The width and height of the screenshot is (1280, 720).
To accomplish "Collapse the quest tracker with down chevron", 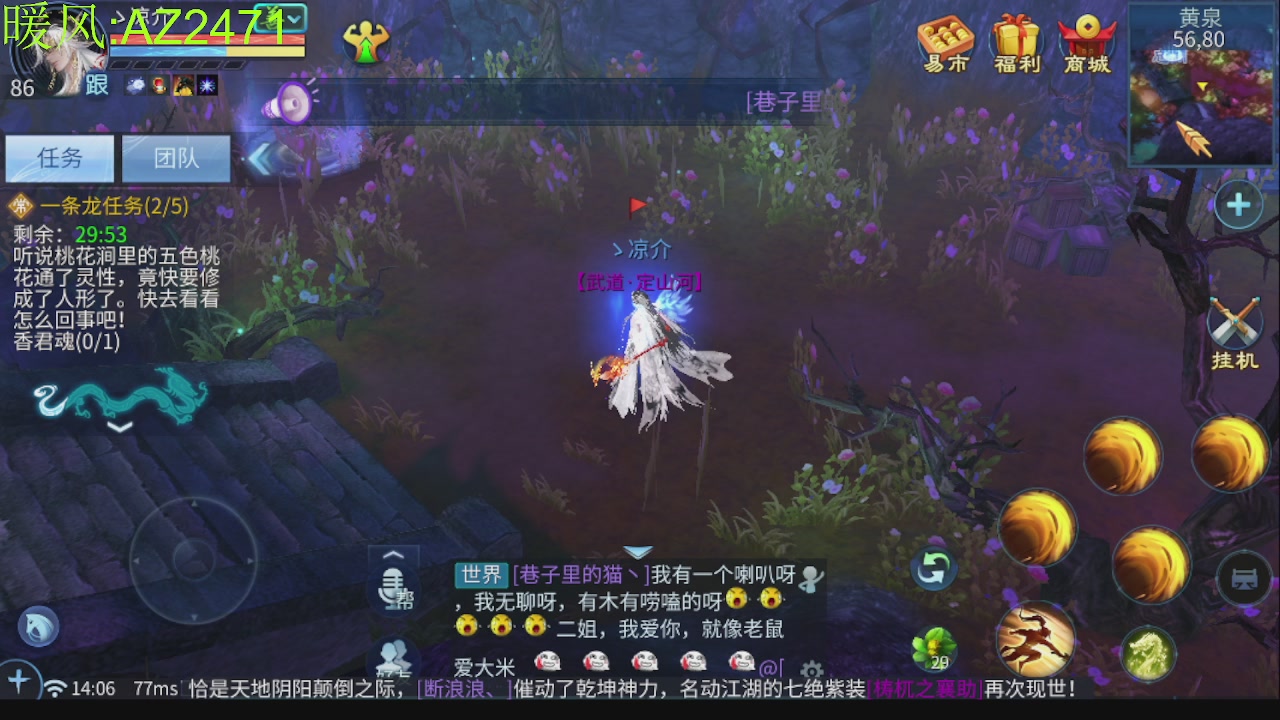I will coord(122,428).
